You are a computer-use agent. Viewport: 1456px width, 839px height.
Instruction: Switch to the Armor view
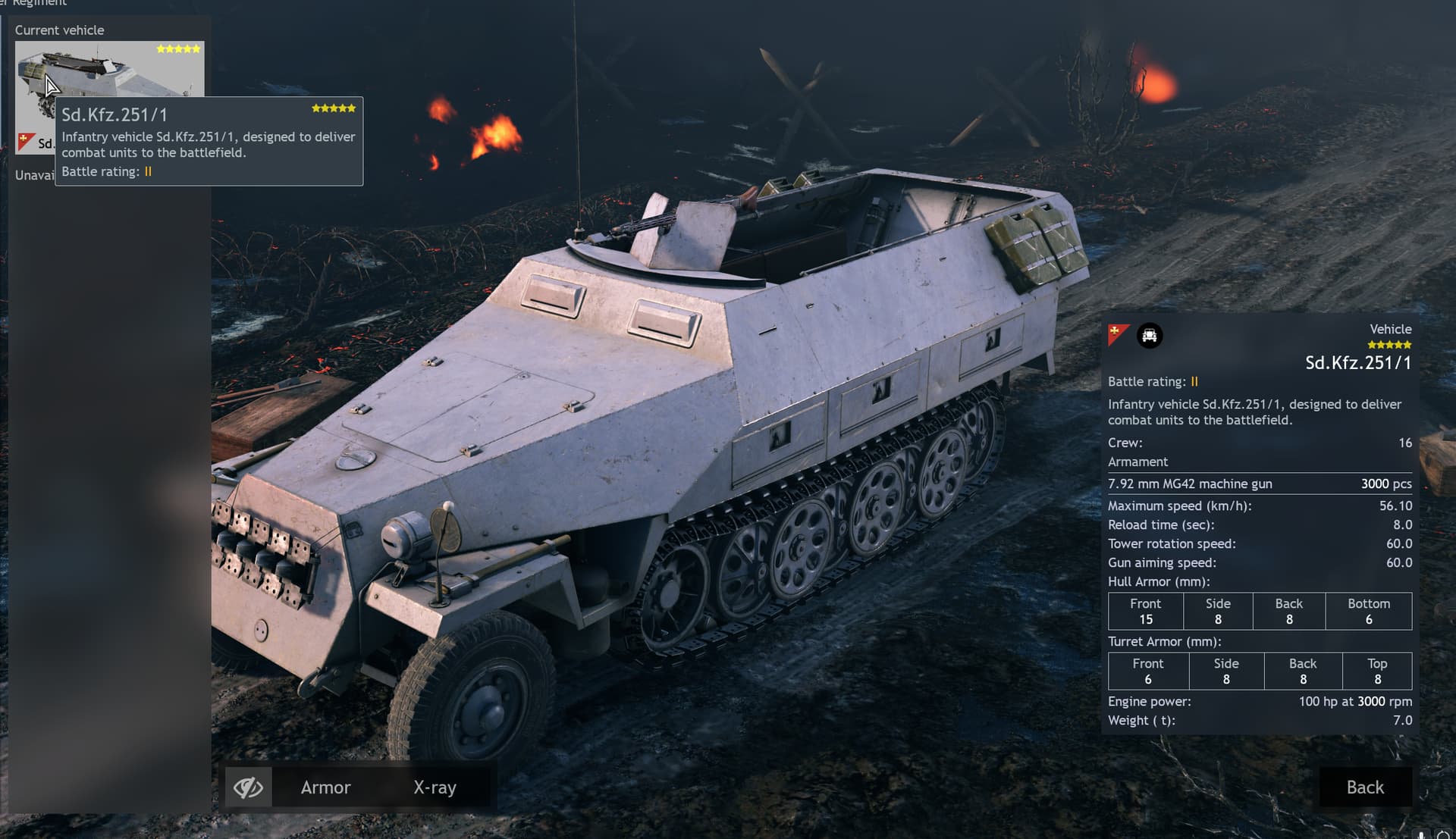tap(325, 787)
